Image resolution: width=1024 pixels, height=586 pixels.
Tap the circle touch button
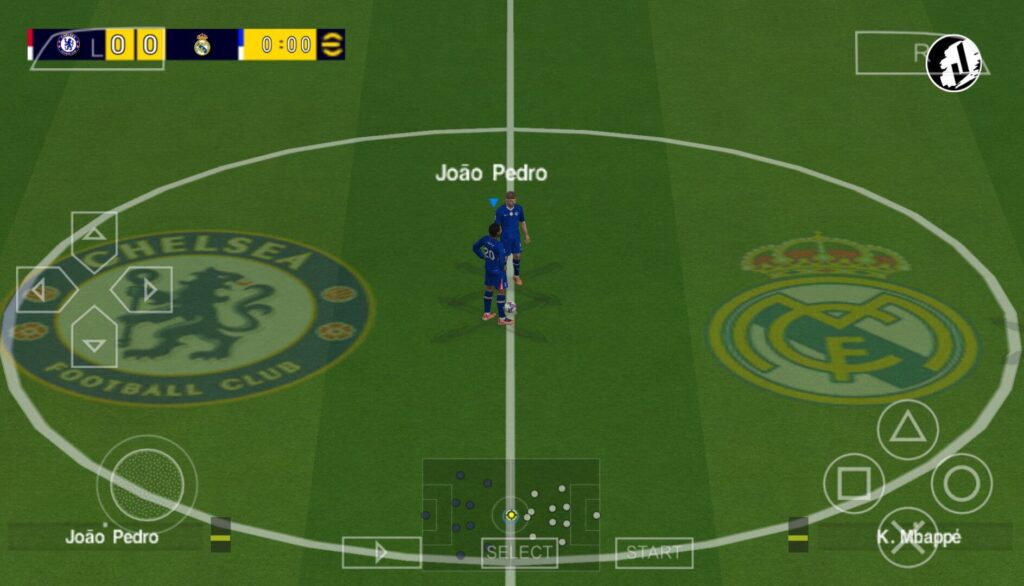[x=961, y=484]
